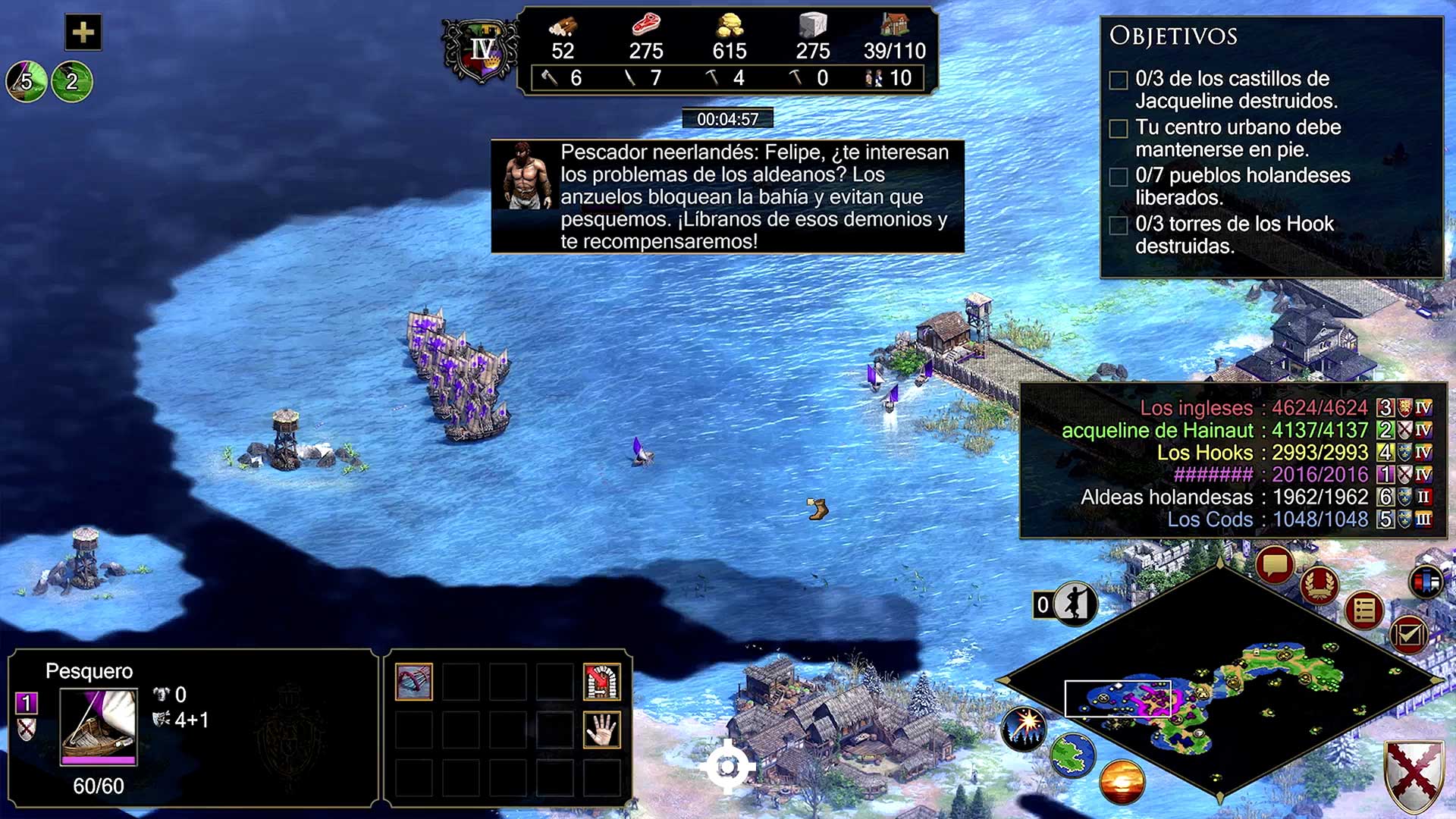The image size is (1456, 819).
Task: Tick the Hook towers objective checkbox
Action: (1119, 226)
